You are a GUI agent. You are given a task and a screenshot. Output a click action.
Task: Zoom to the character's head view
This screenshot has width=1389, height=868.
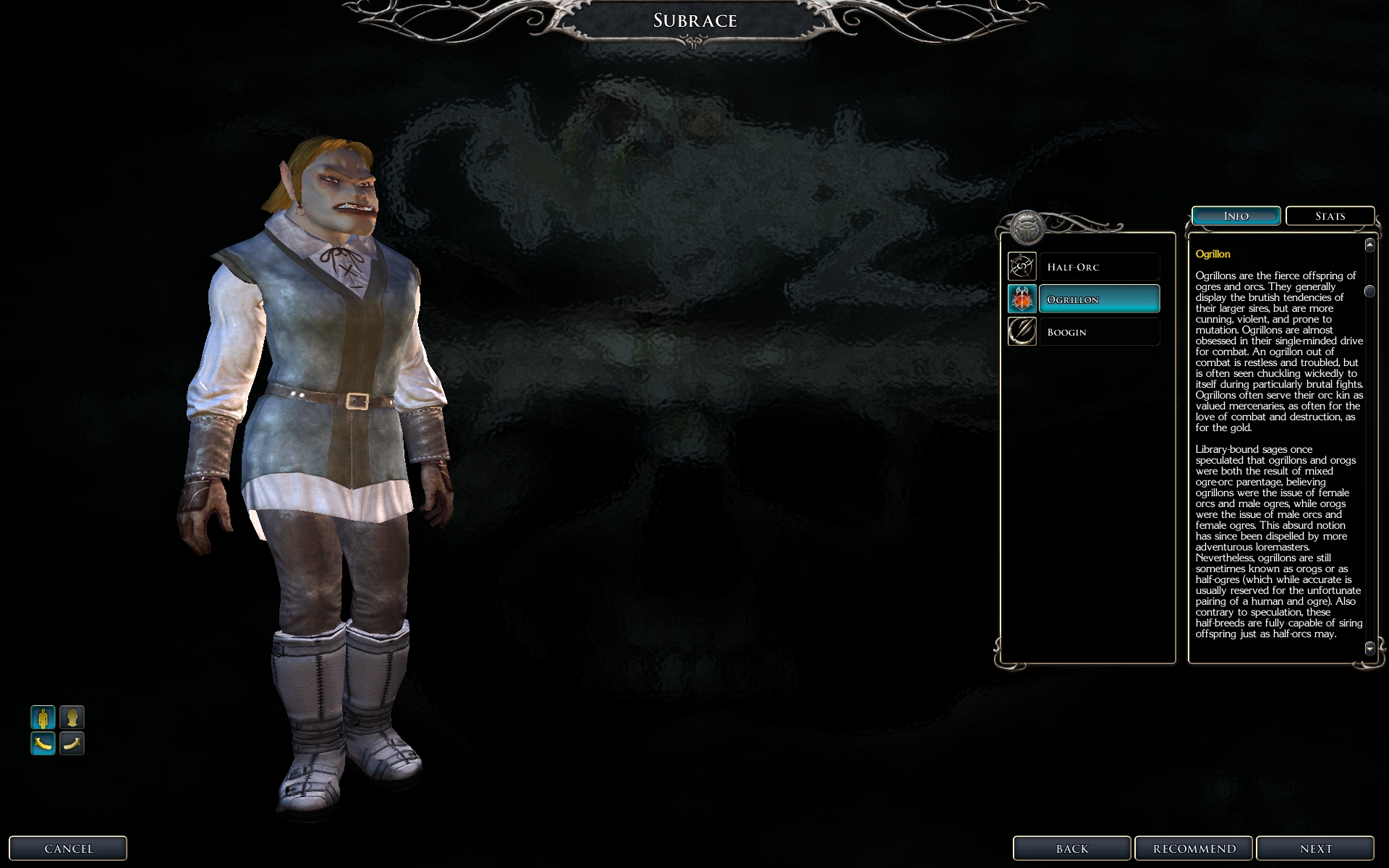[72, 718]
